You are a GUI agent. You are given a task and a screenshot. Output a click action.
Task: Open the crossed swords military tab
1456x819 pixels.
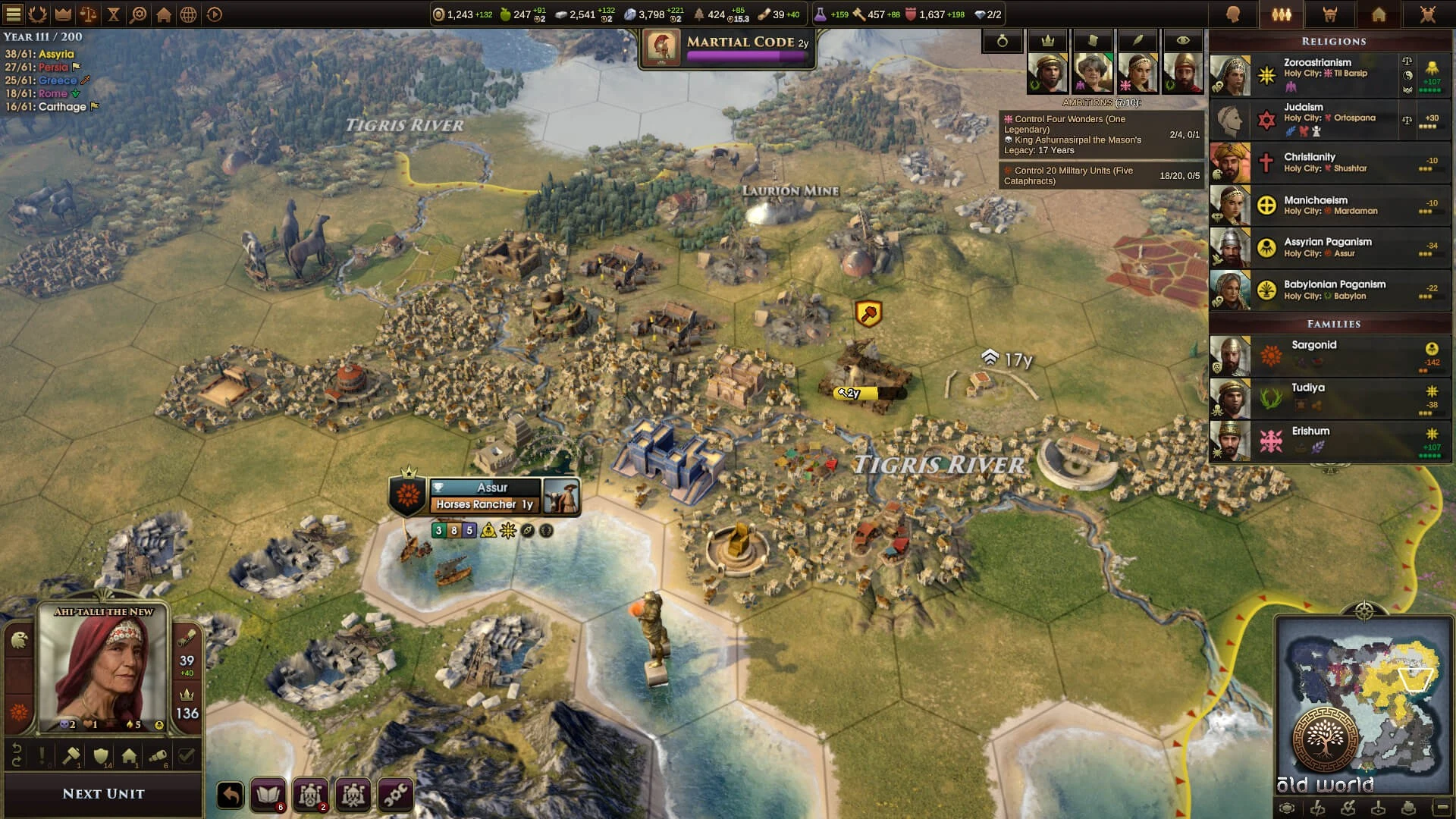tap(1427, 14)
